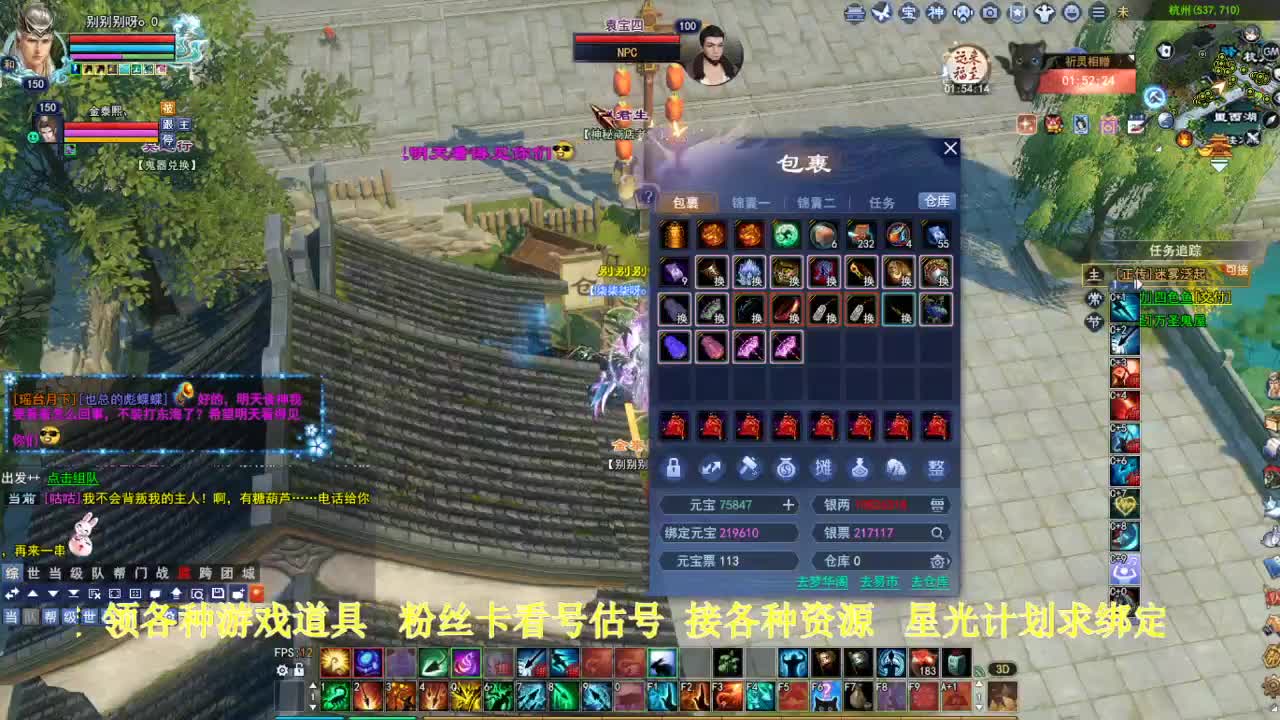1280x720 pixels.
Task: Toggle the 3D view button near skill bar
Action: coord(1005,670)
